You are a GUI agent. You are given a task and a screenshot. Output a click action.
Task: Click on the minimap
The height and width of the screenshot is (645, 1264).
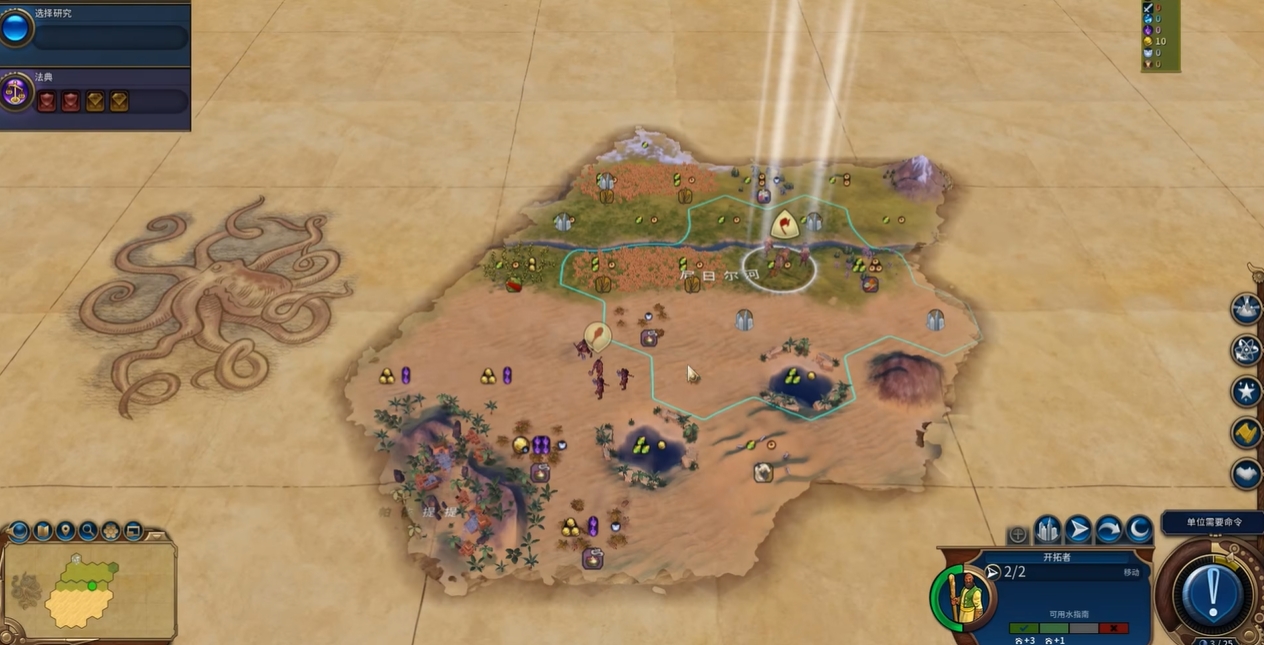pos(88,588)
